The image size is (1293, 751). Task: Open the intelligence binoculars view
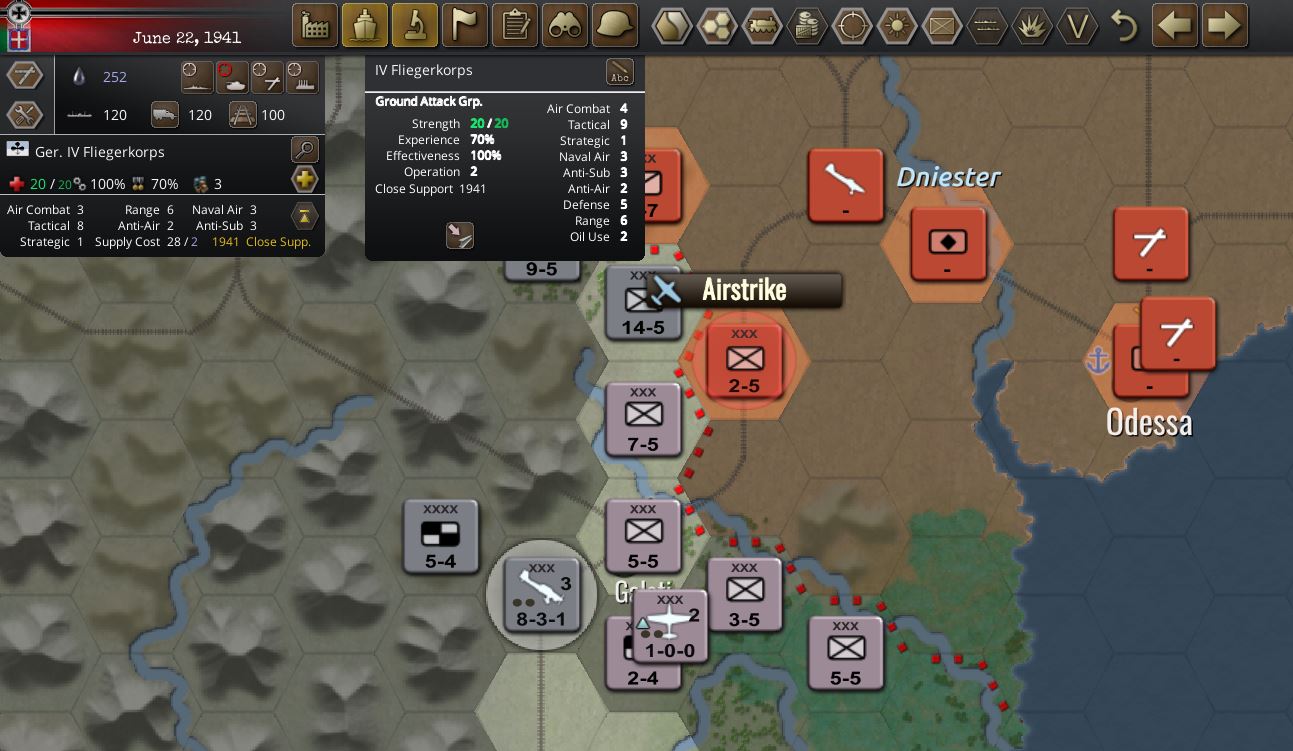coord(565,24)
